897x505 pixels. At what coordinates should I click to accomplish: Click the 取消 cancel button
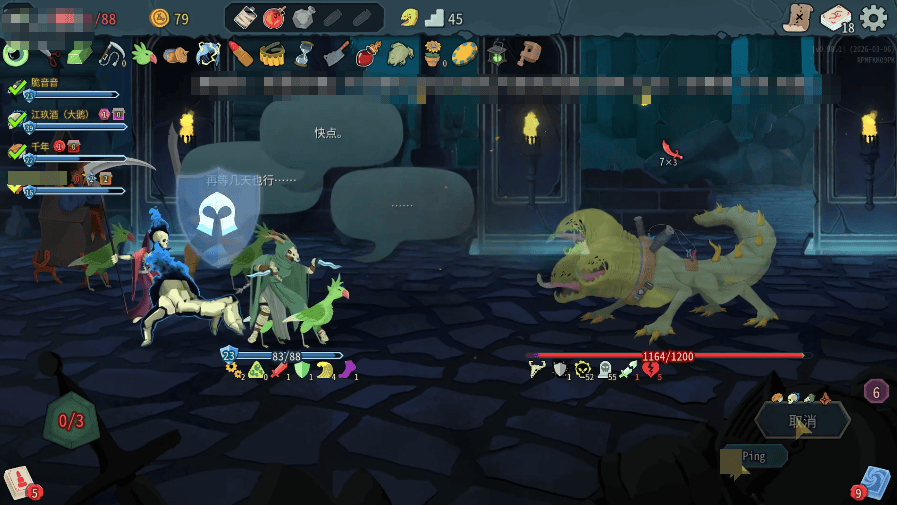point(802,421)
